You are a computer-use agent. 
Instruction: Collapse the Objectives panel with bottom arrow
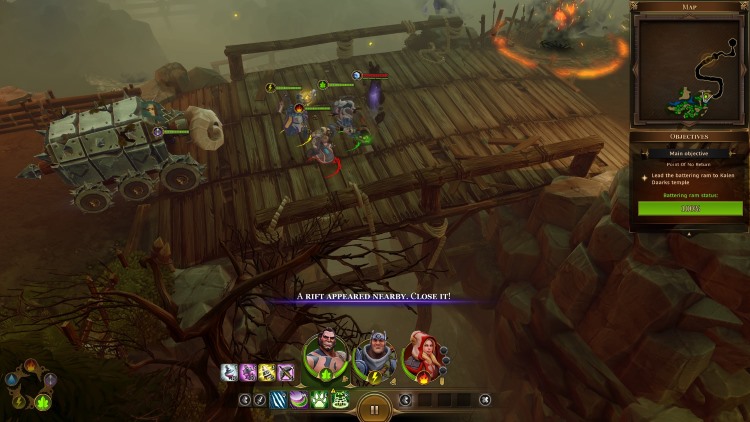pos(689,233)
